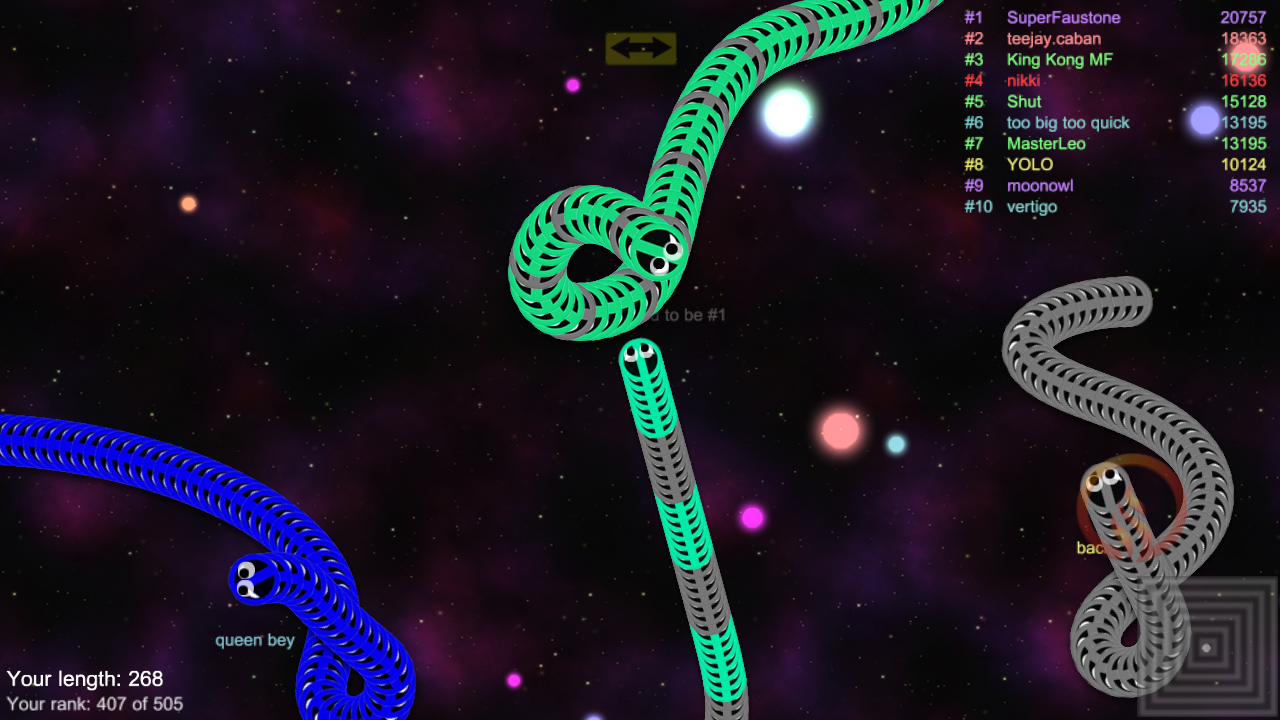The image size is (1280, 720).
Task: Click the vertigo entry at rank #10
Action: [1032, 206]
